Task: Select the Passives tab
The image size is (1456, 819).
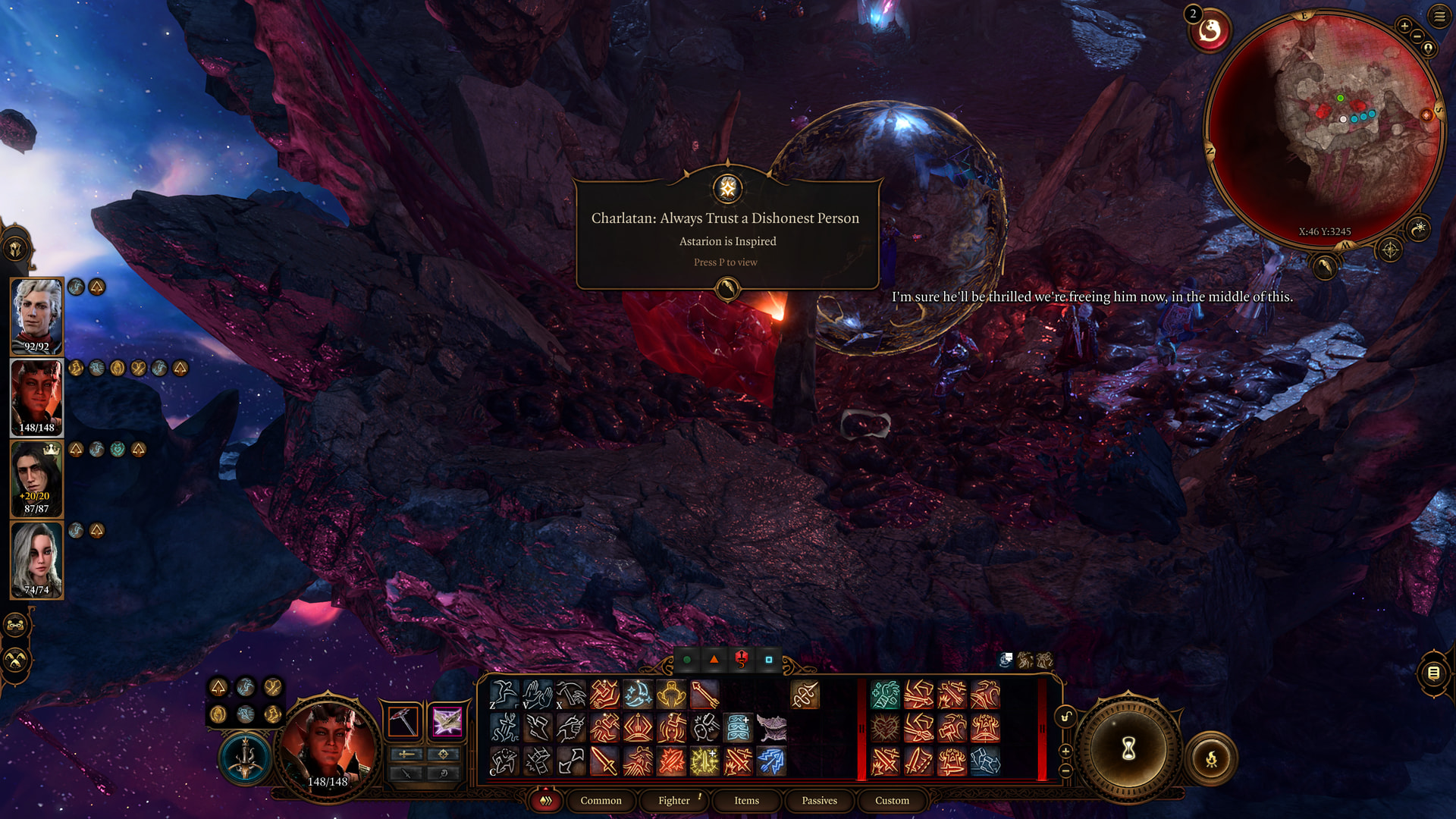Action: tap(819, 800)
